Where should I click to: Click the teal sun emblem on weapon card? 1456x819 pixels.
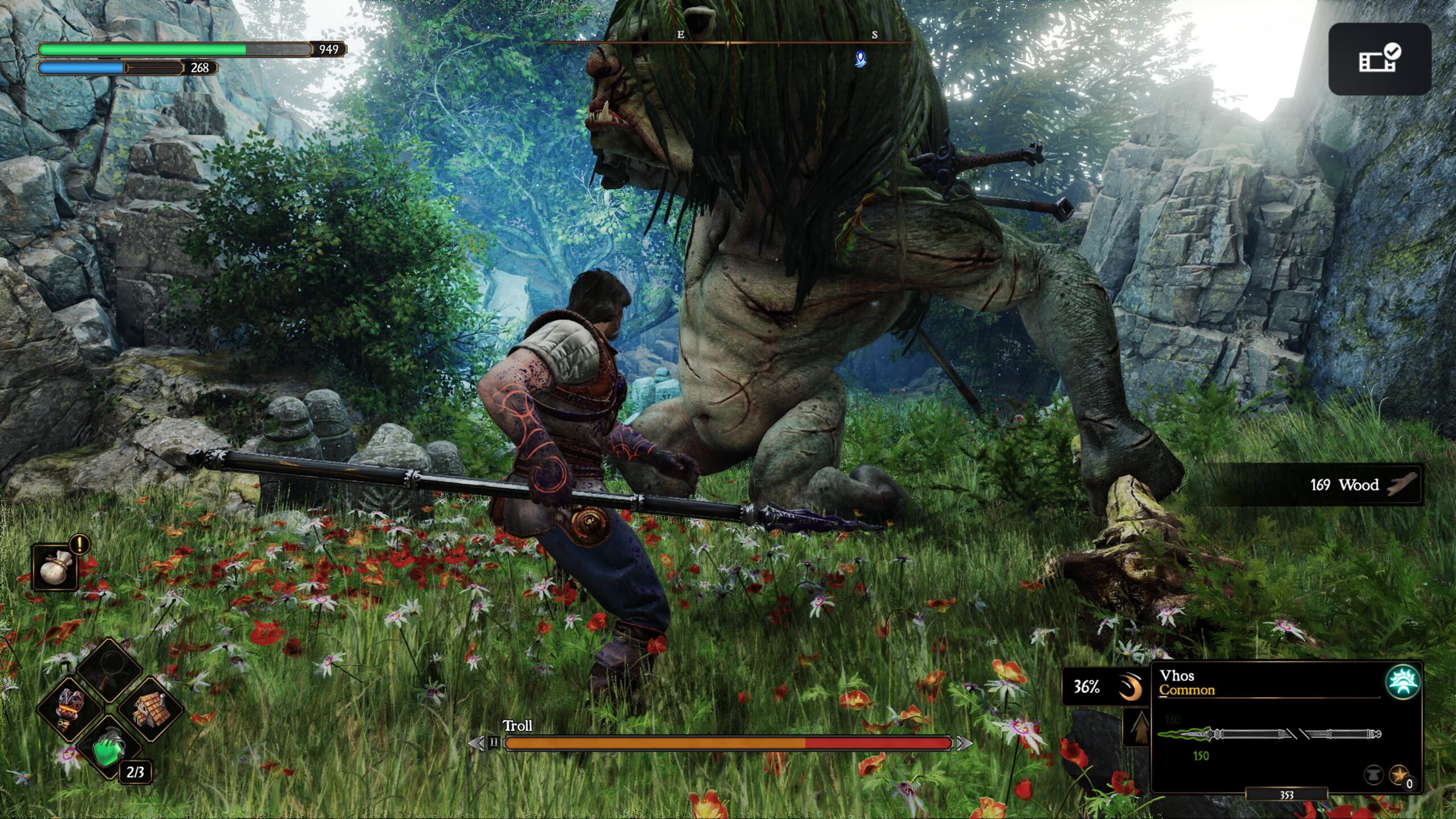coord(1402,681)
